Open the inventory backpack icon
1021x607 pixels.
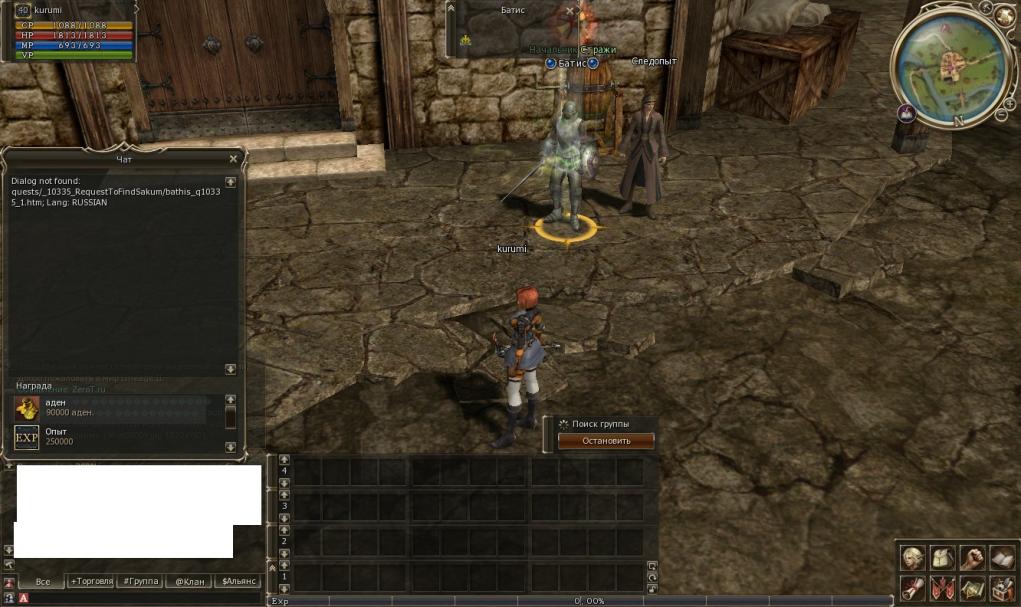tap(941, 557)
